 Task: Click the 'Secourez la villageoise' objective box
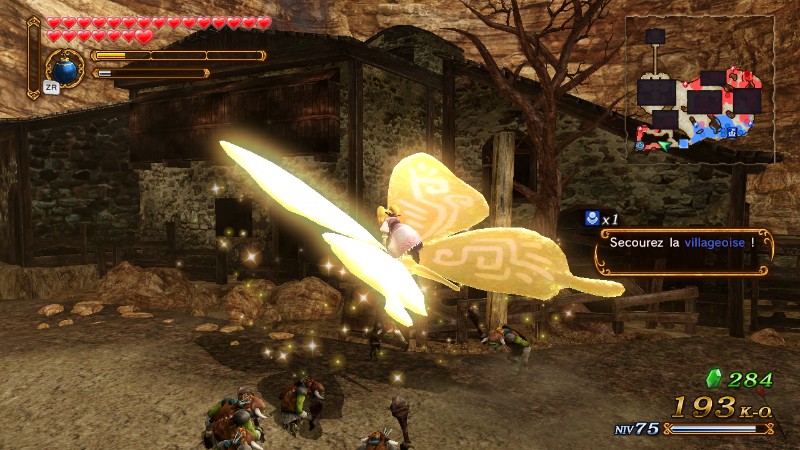pyautogui.click(x=685, y=254)
